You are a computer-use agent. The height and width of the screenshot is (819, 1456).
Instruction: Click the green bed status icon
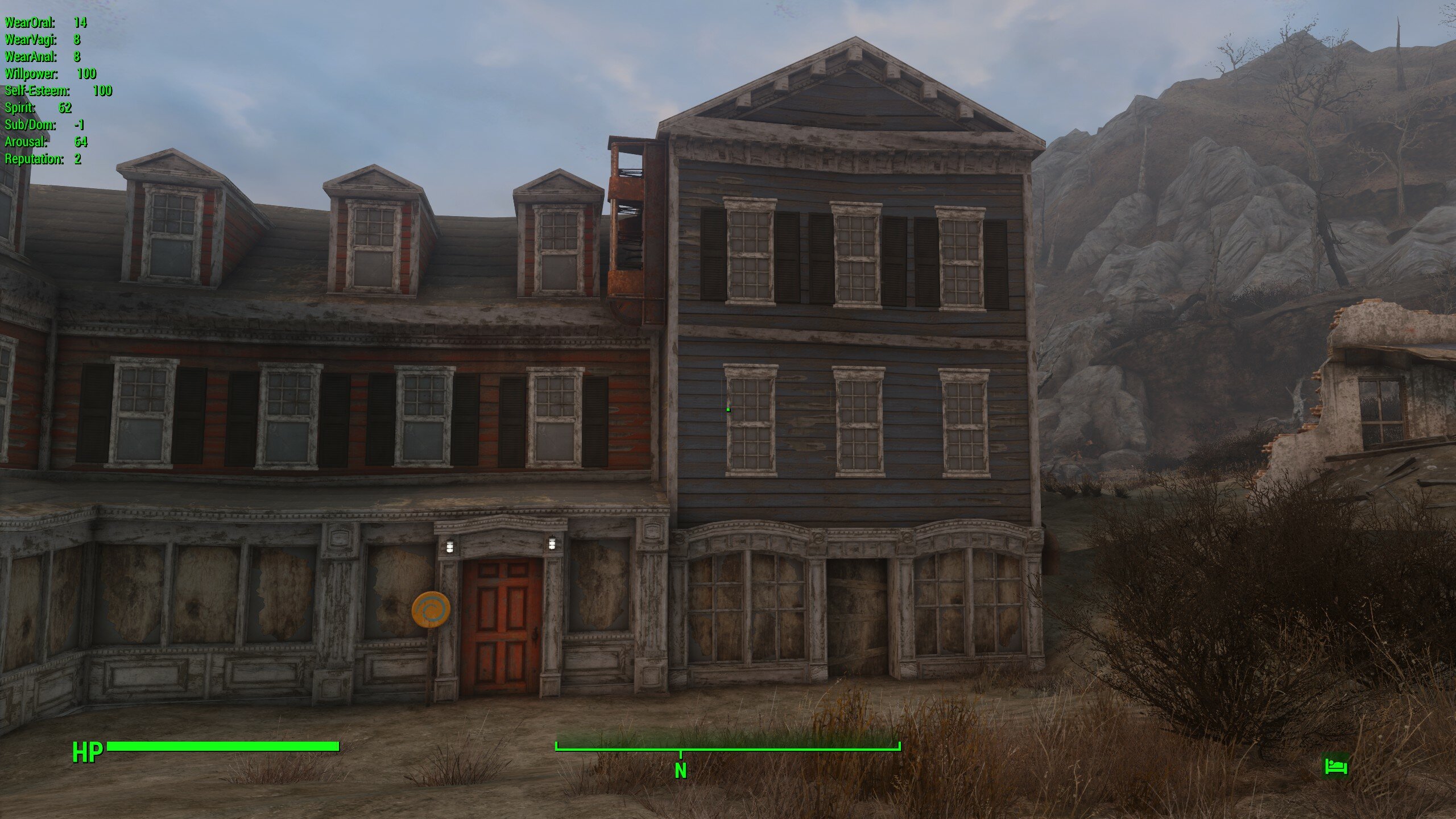coord(1335,766)
